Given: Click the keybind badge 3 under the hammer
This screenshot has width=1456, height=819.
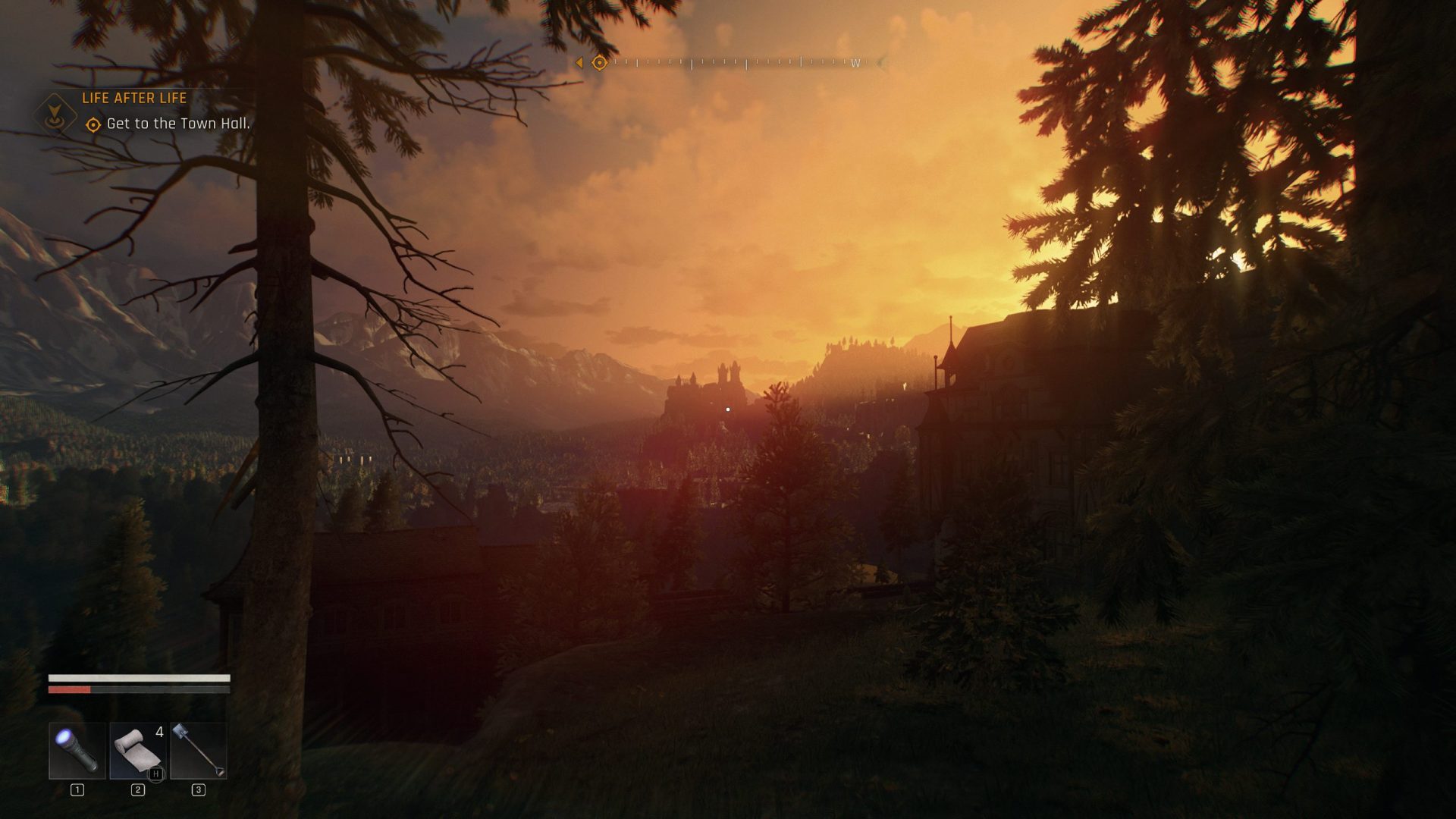Looking at the screenshot, I should point(197,789).
